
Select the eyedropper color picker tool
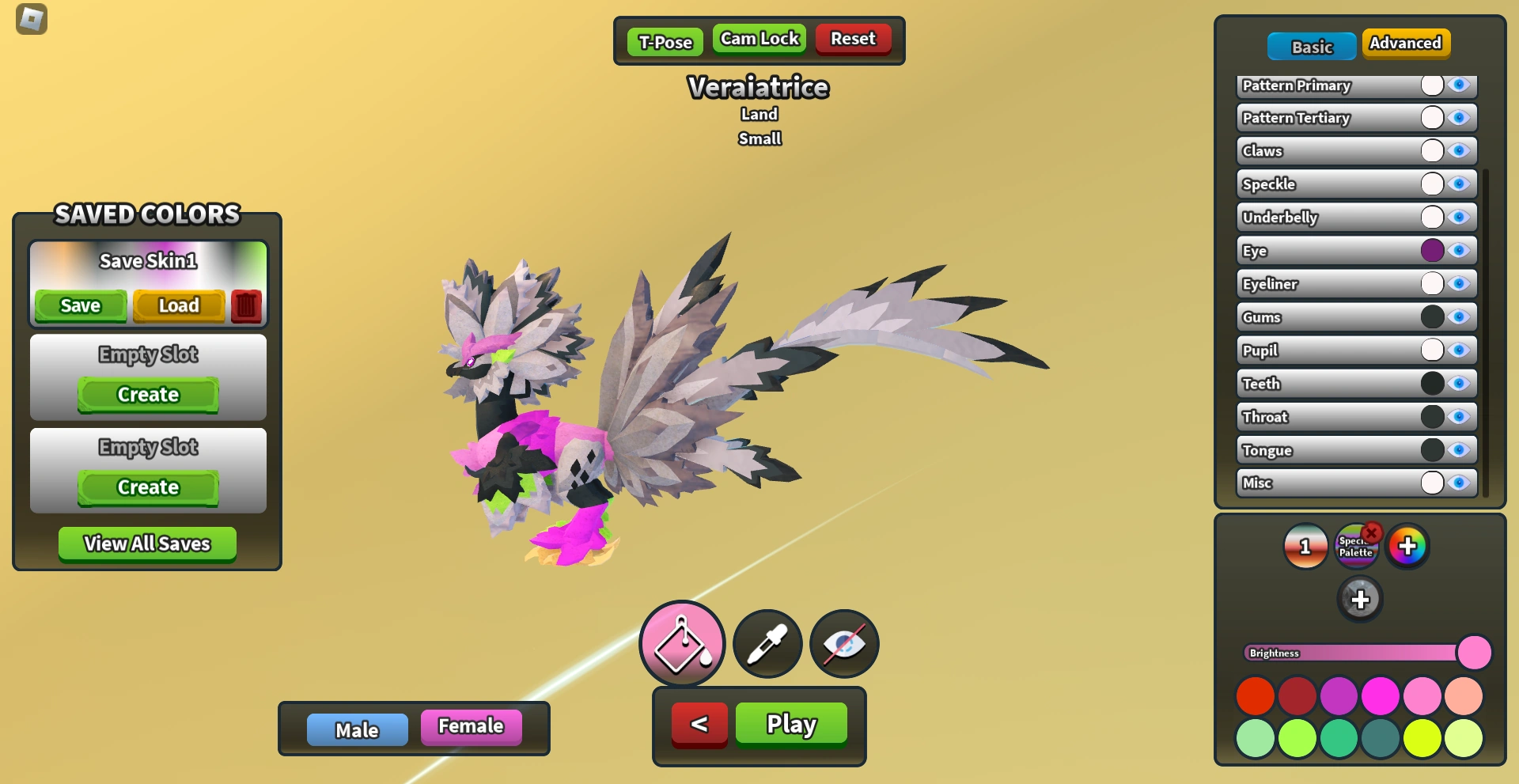(766, 643)
